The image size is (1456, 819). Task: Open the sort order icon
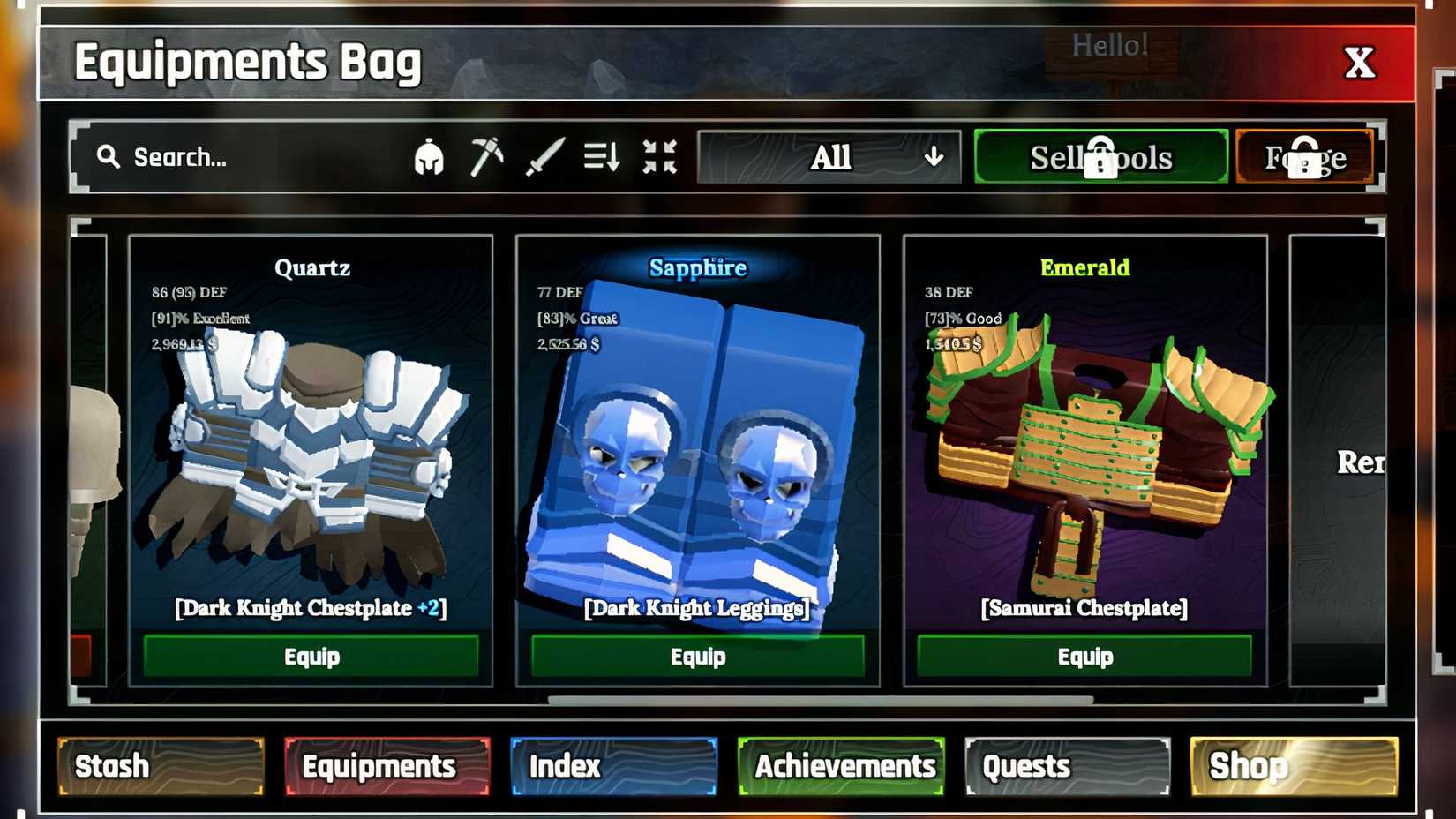coord(602,156)
